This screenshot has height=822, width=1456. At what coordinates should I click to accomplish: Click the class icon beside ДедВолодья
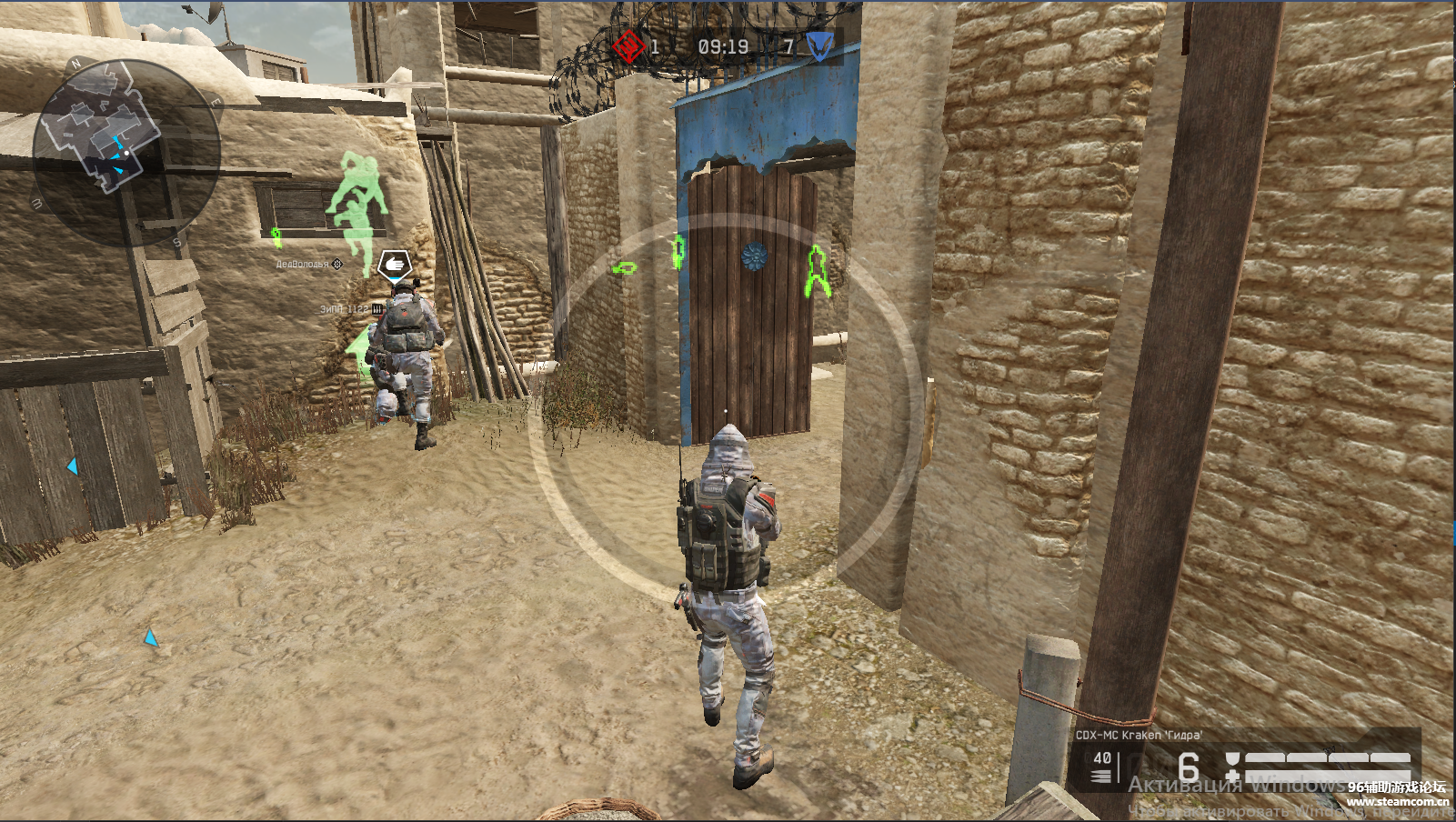click(x=337, y=264)
